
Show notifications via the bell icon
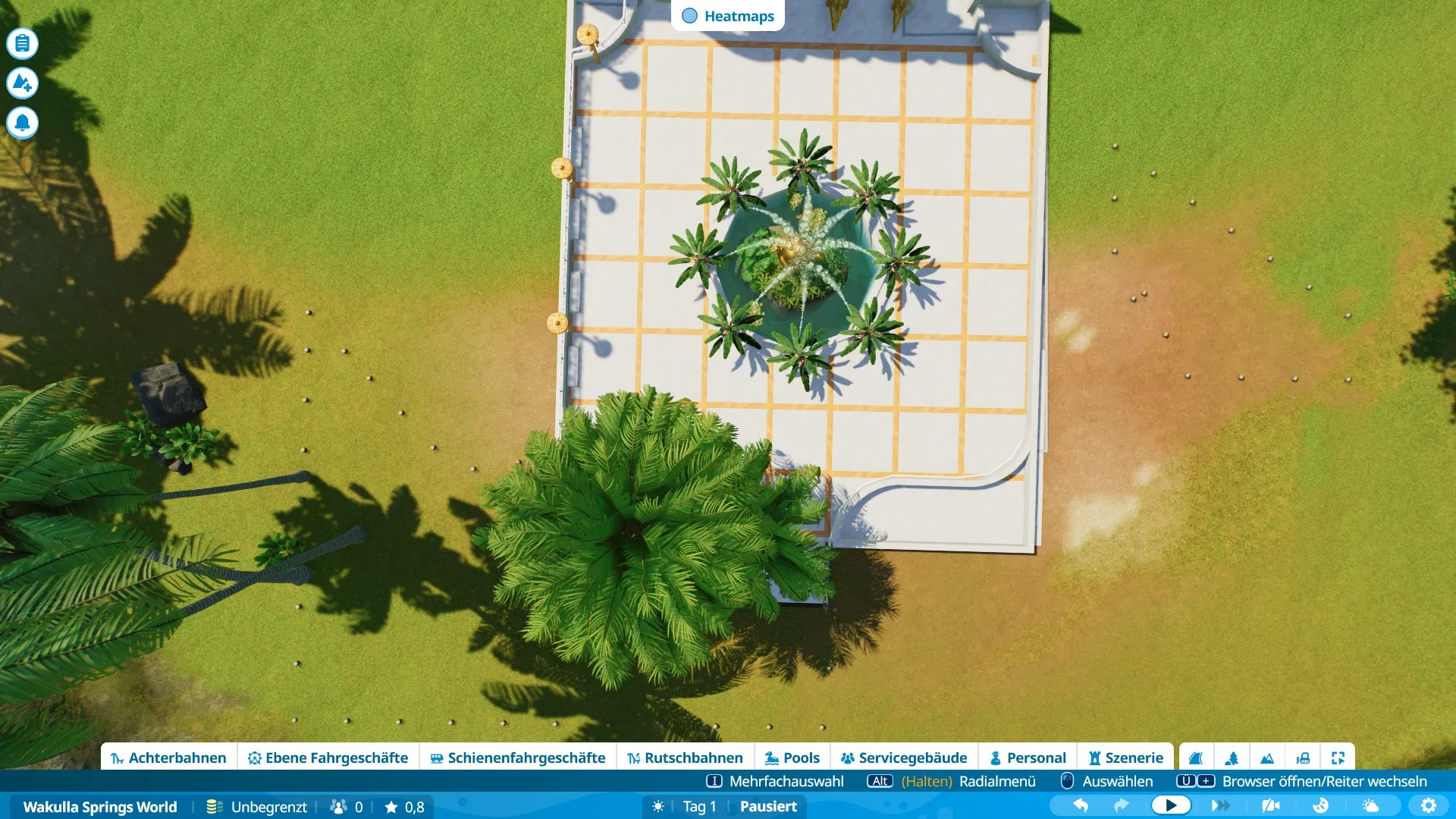[x=23, y=122]
